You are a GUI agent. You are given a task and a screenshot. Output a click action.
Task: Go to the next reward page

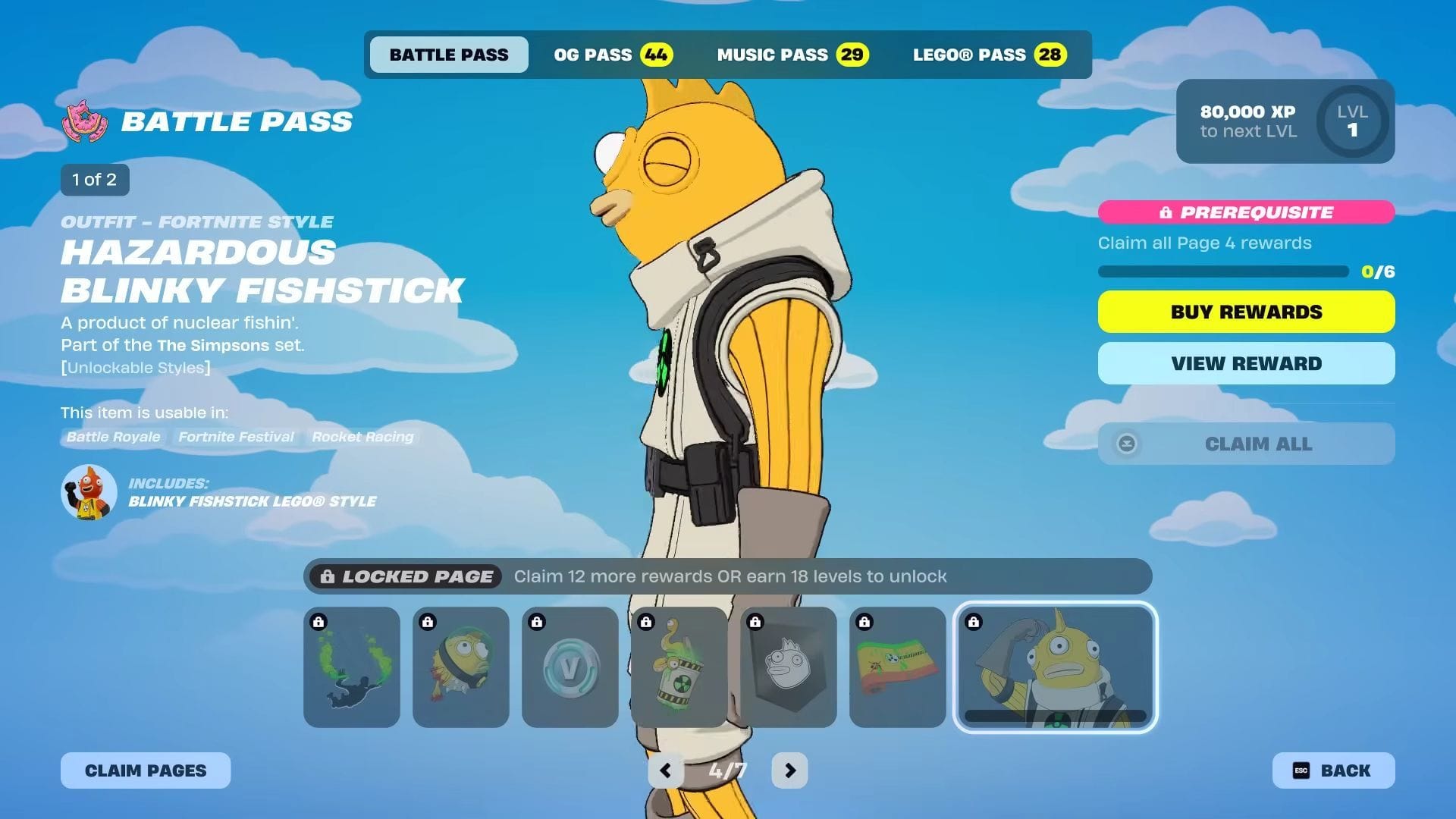(x=789, y=770)
